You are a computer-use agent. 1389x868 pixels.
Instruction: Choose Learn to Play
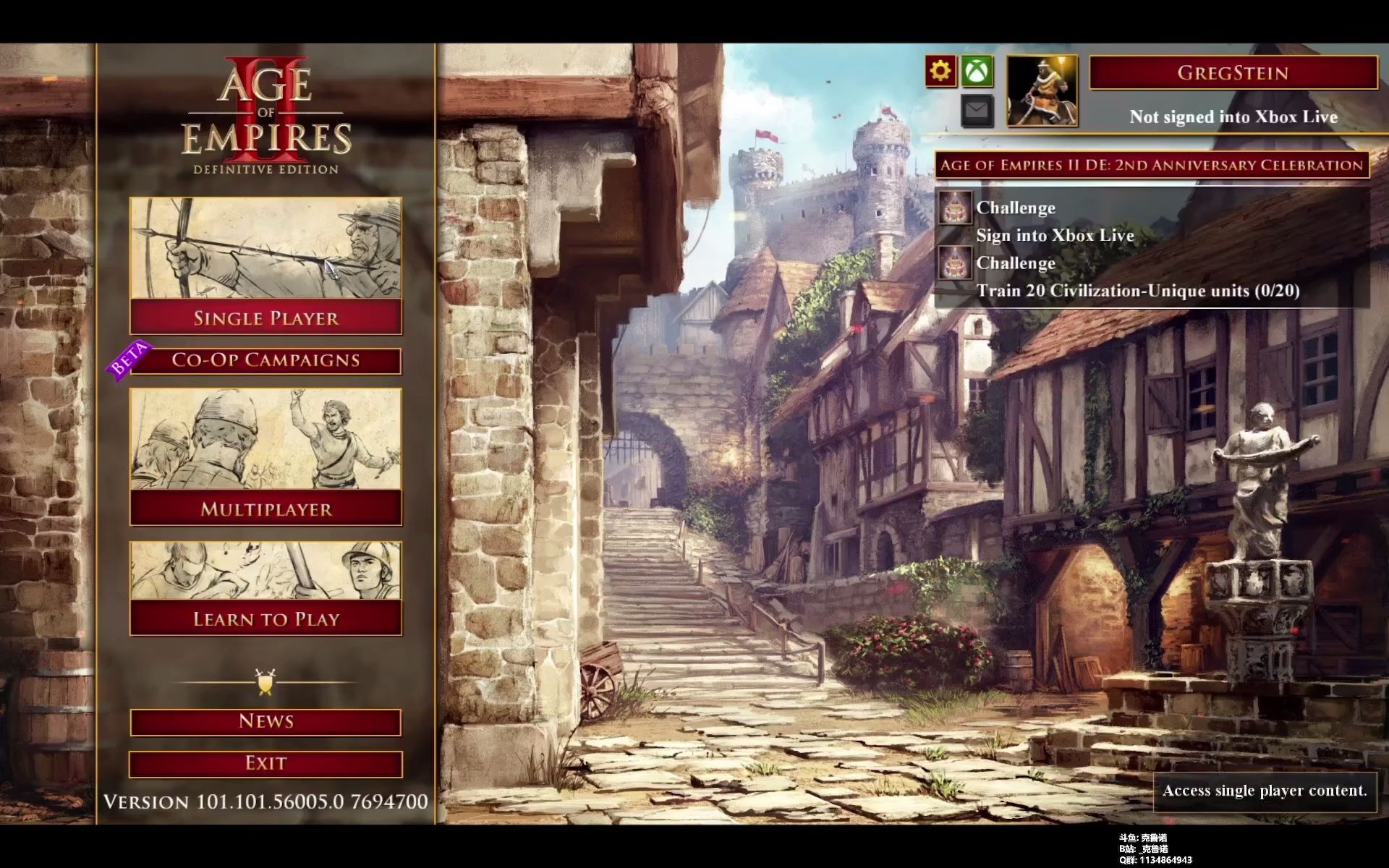(266, 618)
